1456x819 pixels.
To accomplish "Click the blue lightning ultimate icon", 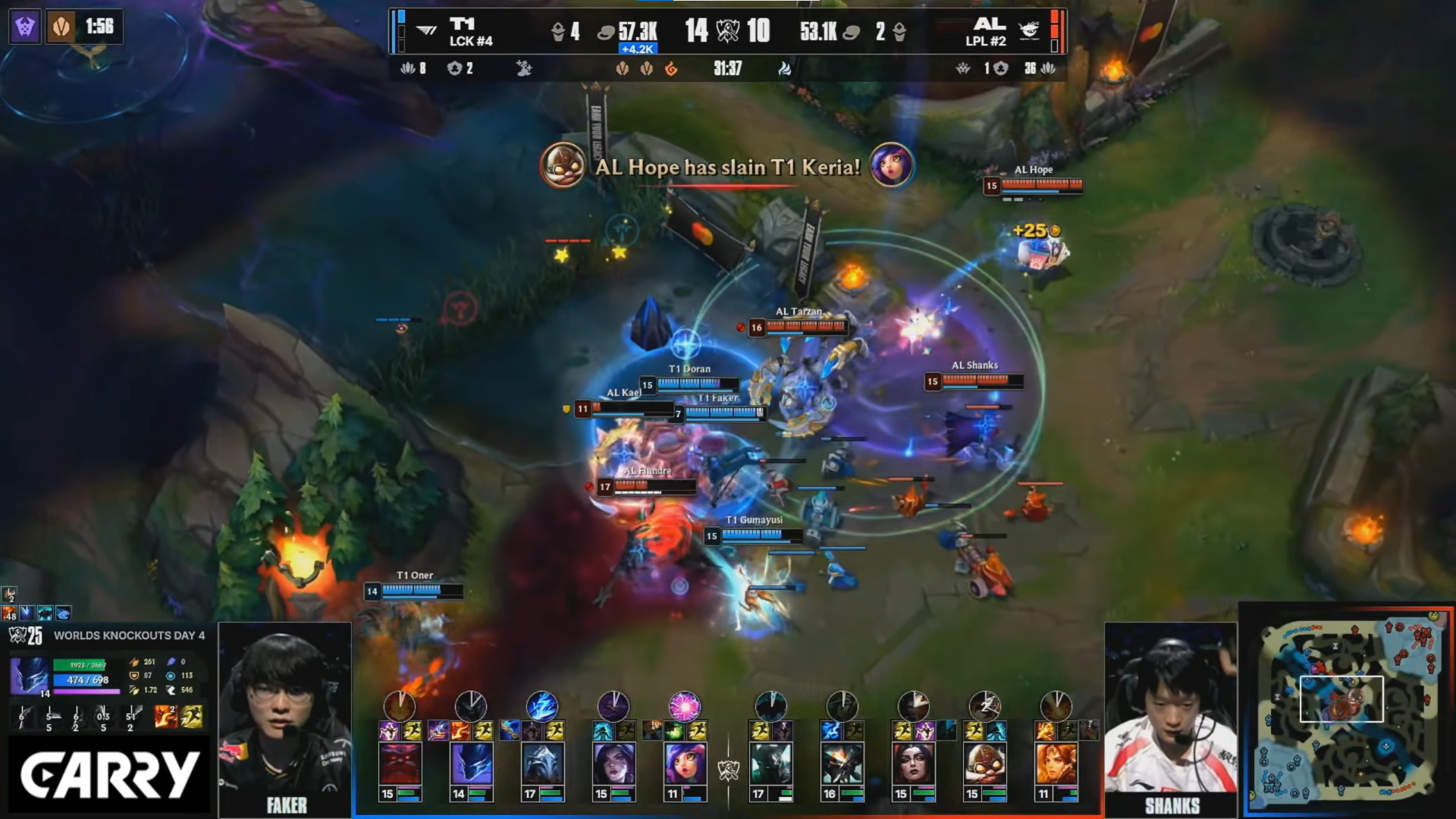I will pyautogui.click(x=542, y=705).
